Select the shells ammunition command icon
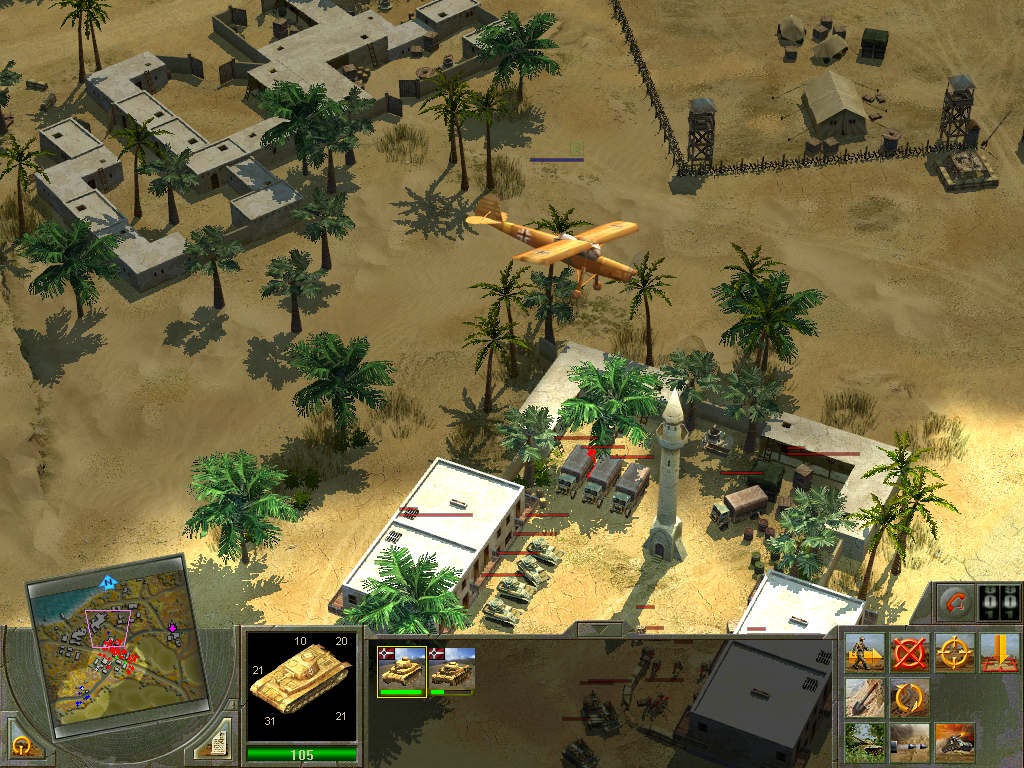 tap(909, 742)
